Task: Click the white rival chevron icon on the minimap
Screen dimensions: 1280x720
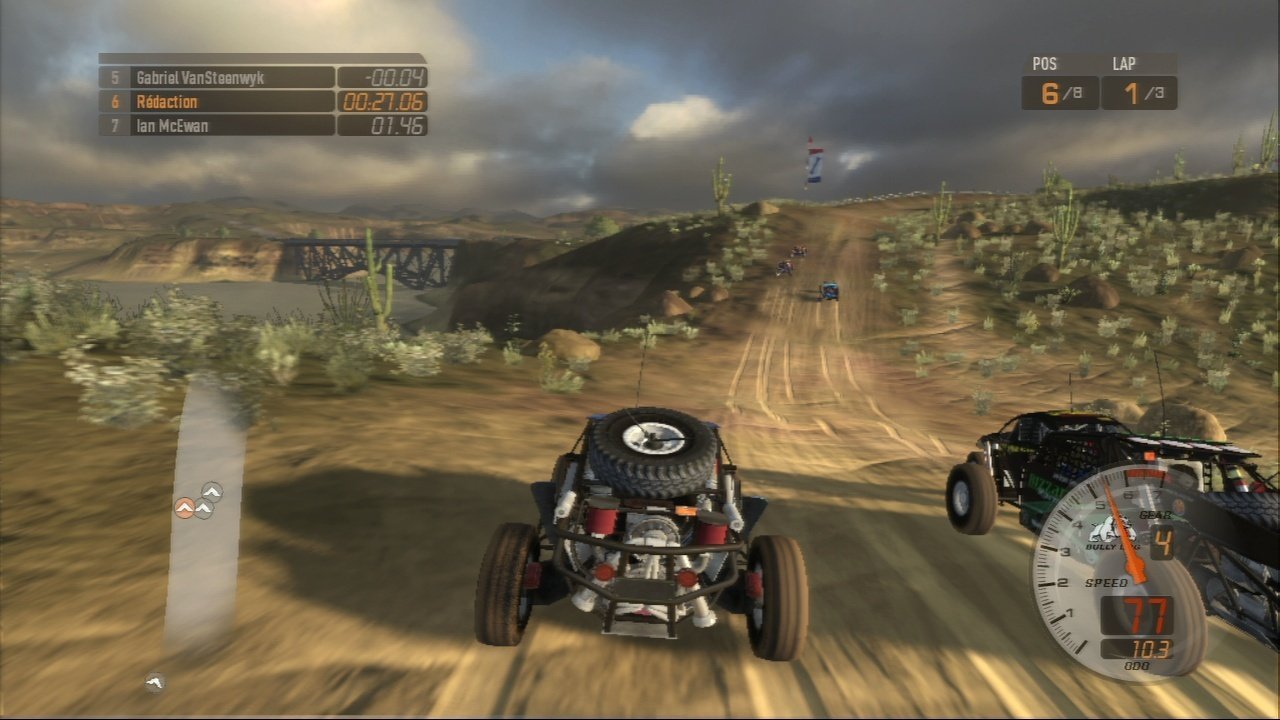Action: pyautogui.click(x=202, y=507)
